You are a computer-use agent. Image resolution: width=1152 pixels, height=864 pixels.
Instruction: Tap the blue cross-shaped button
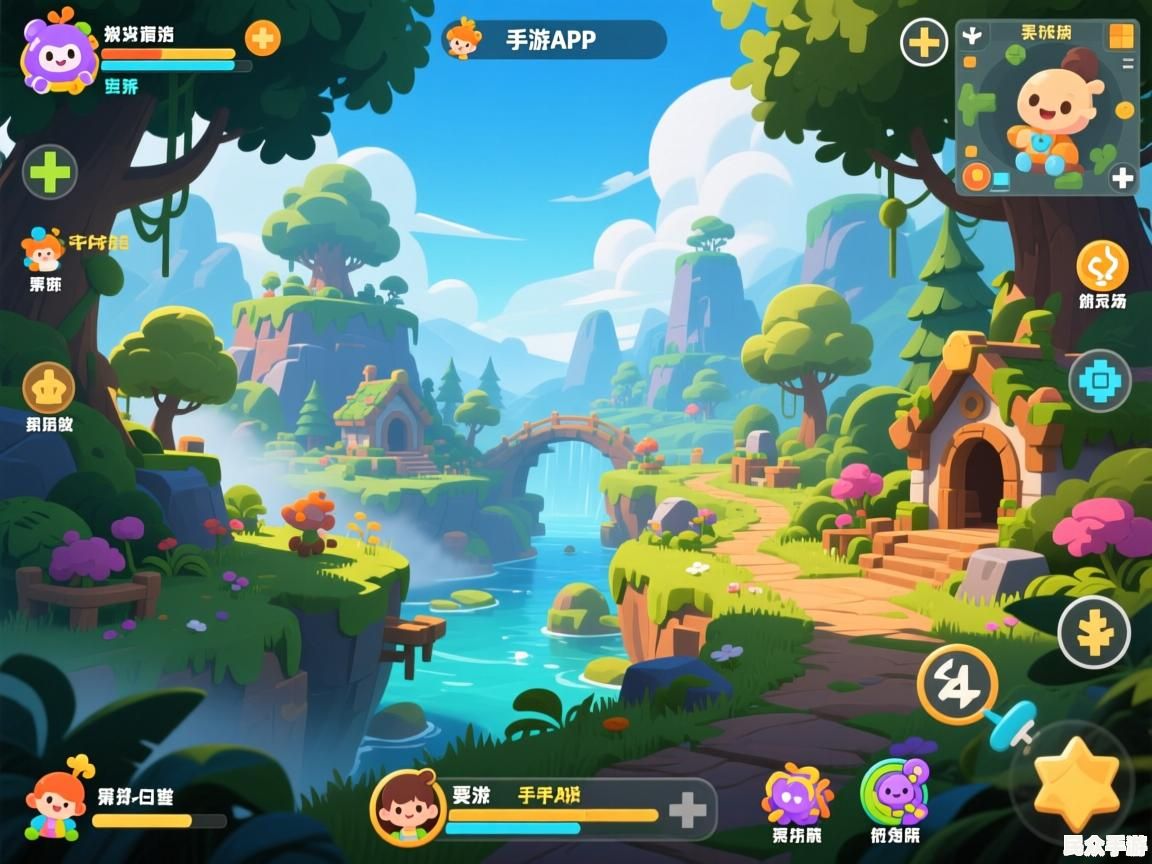coord(1100,381)
